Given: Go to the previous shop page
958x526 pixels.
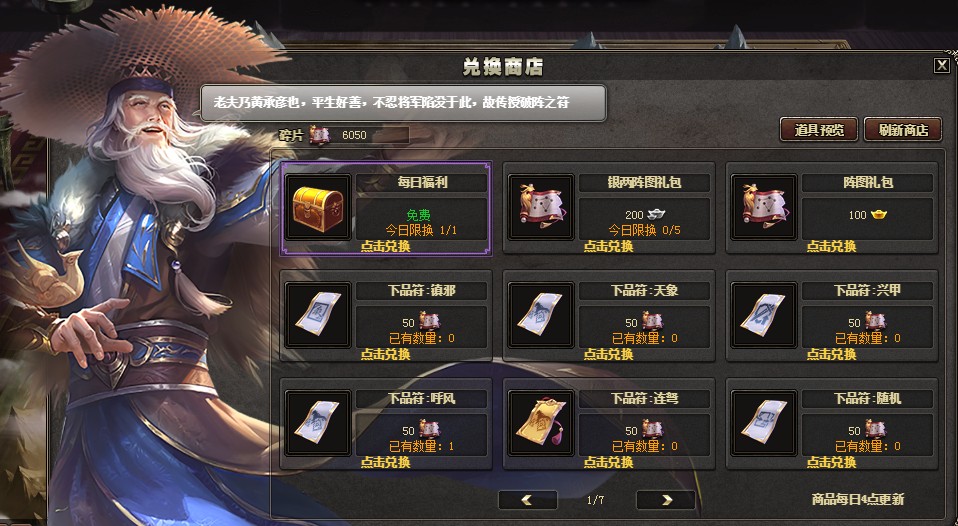Looking at the screenshot, I should point(527,499).
